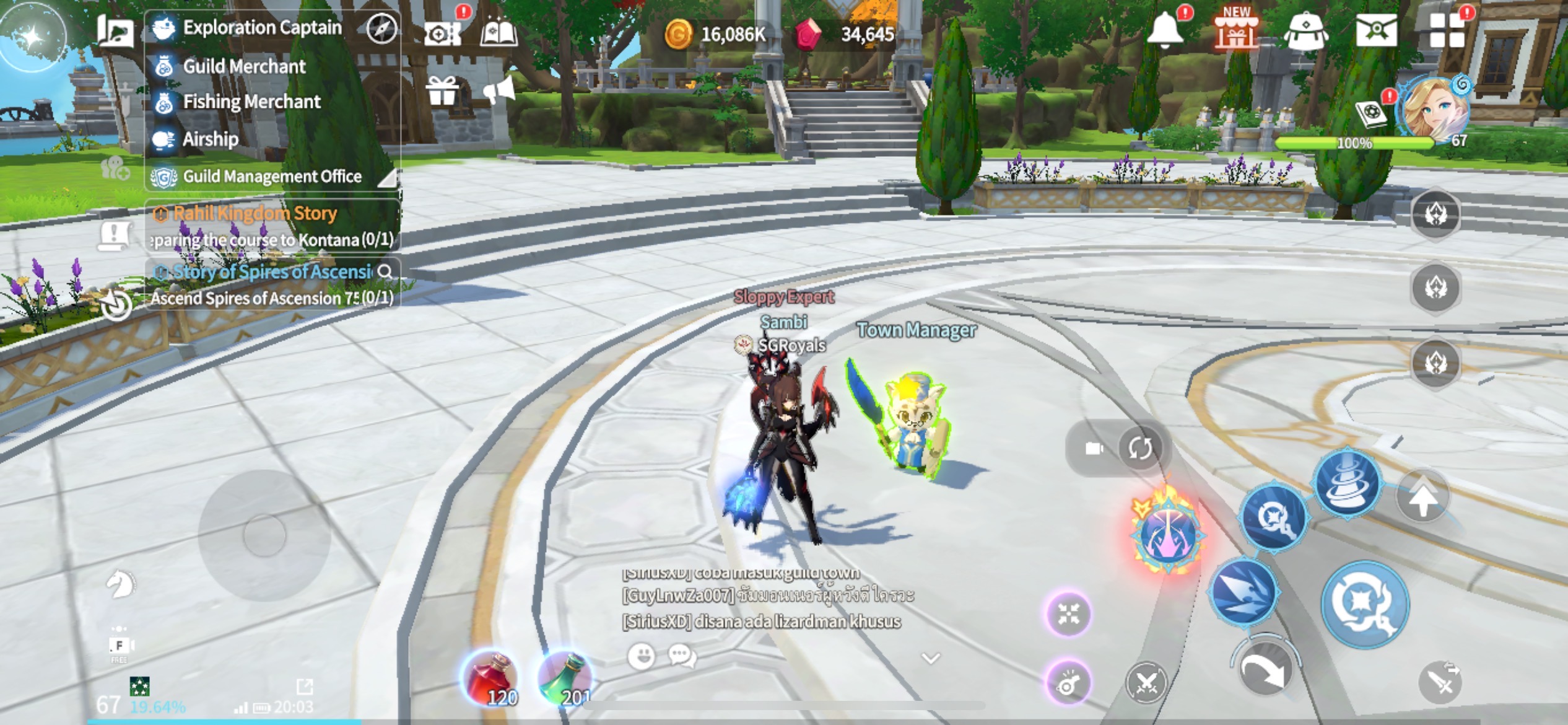Select the Fishing Merchant entry
The image size is (1568, 725).
(x=251, y=102)
